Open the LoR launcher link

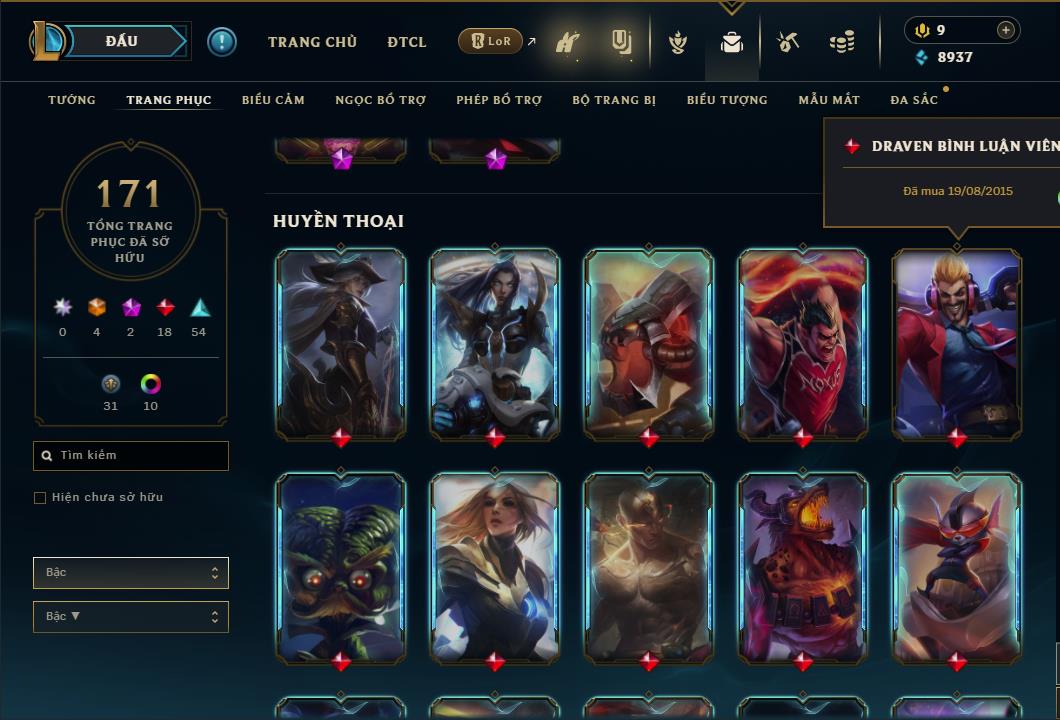[x=492, y=41]
